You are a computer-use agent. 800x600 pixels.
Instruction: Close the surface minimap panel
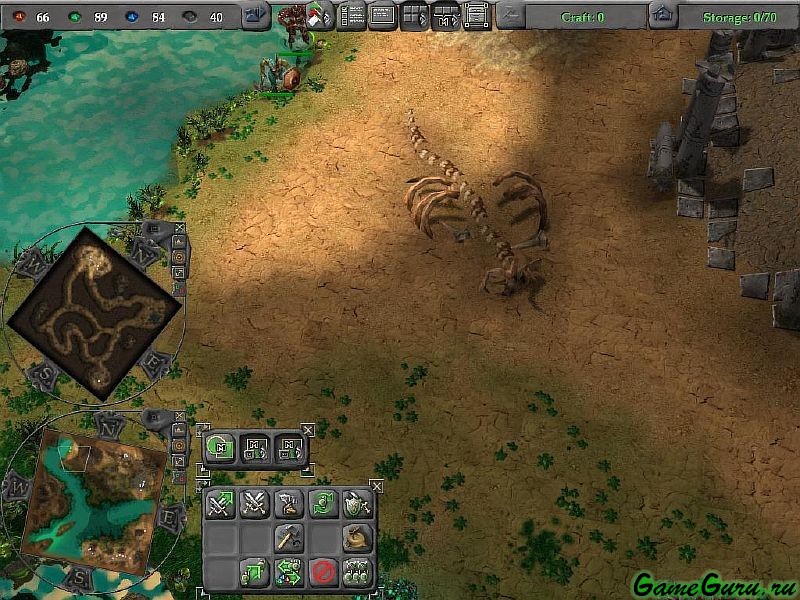tap(180, 416)
